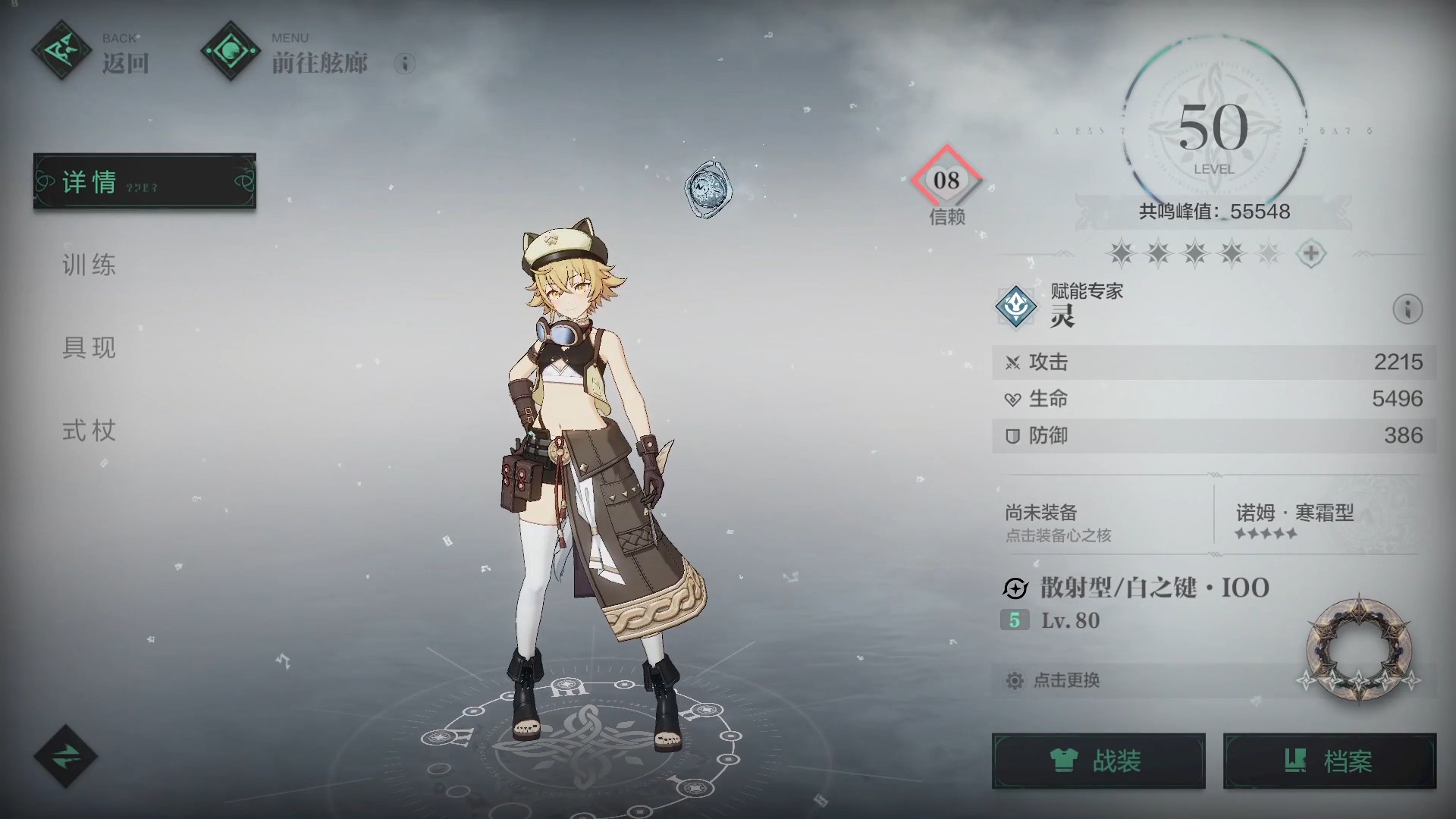Equip a core in the 尚未装备 slot

[1100, 522]
